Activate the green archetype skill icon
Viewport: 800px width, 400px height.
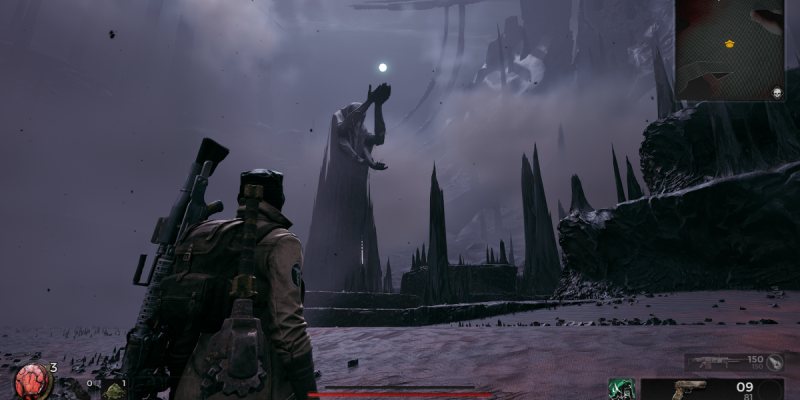click(x=620, y=388)
